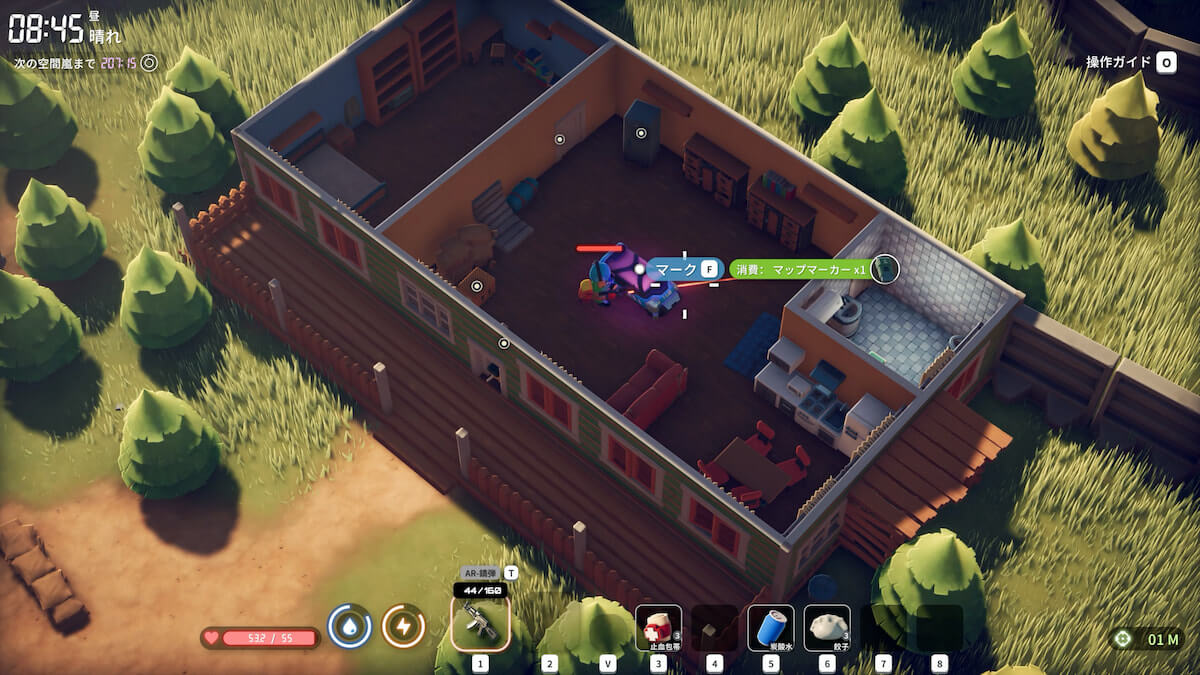Screen dimensions: 1200x675
Task: Choose the dumpling (餃子) item slot
Action: [827, 628]
